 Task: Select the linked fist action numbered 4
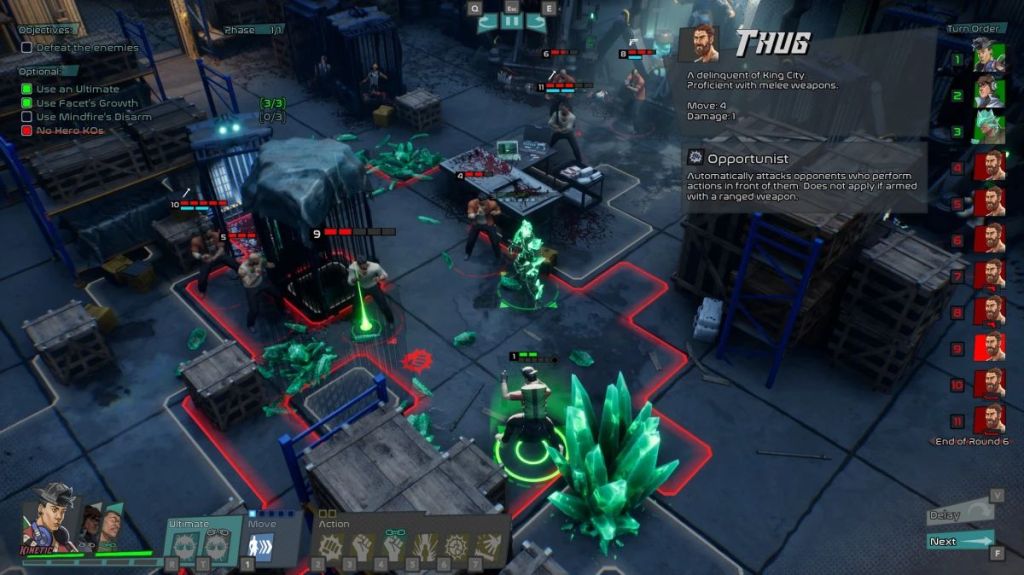[393, 545]
